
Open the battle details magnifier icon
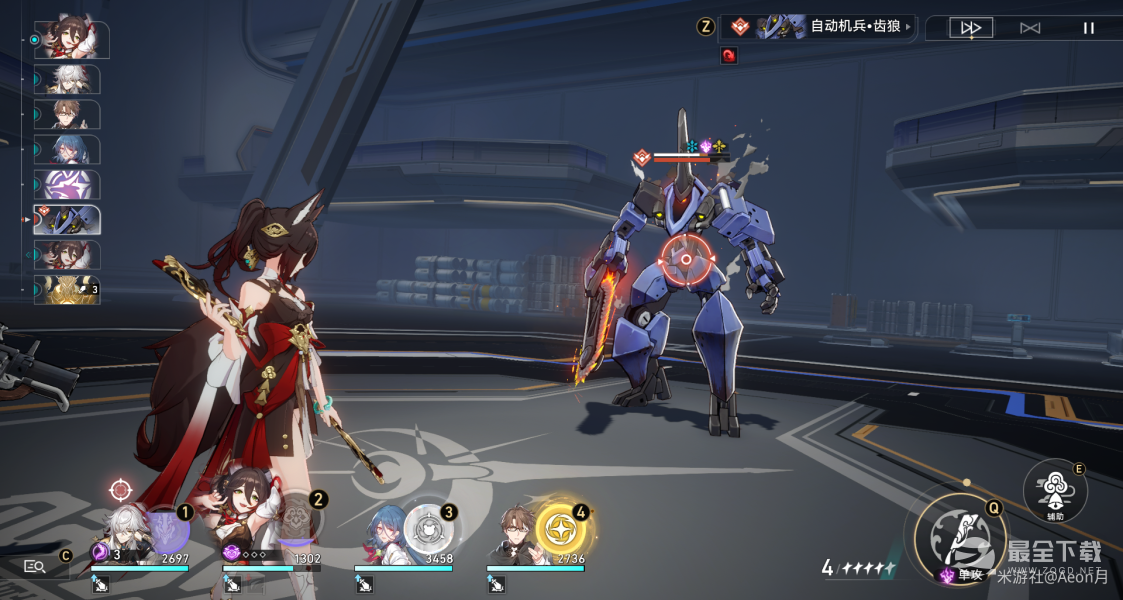(x=35, y=567)
